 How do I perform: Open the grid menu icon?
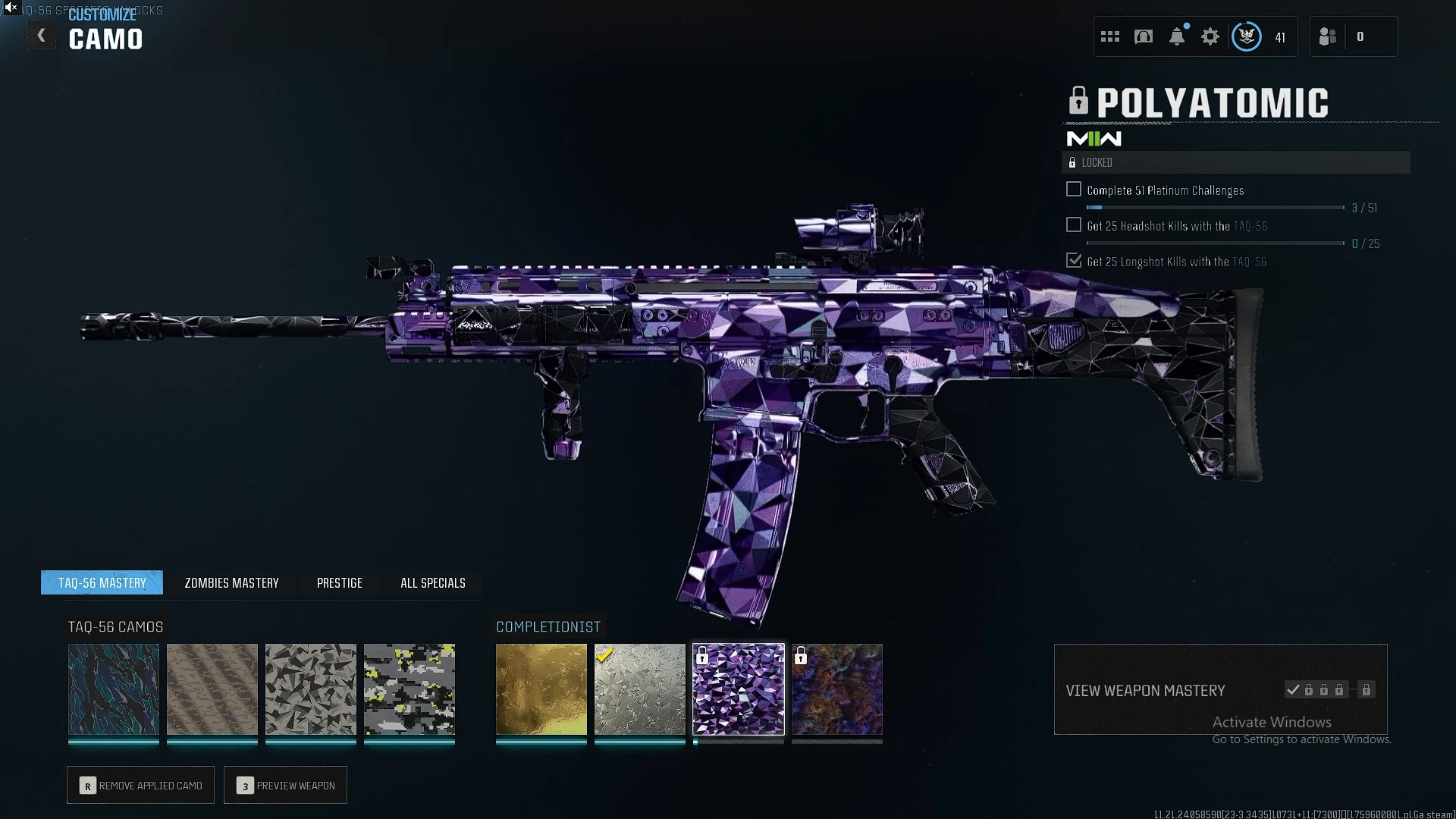pos(1110,36)
